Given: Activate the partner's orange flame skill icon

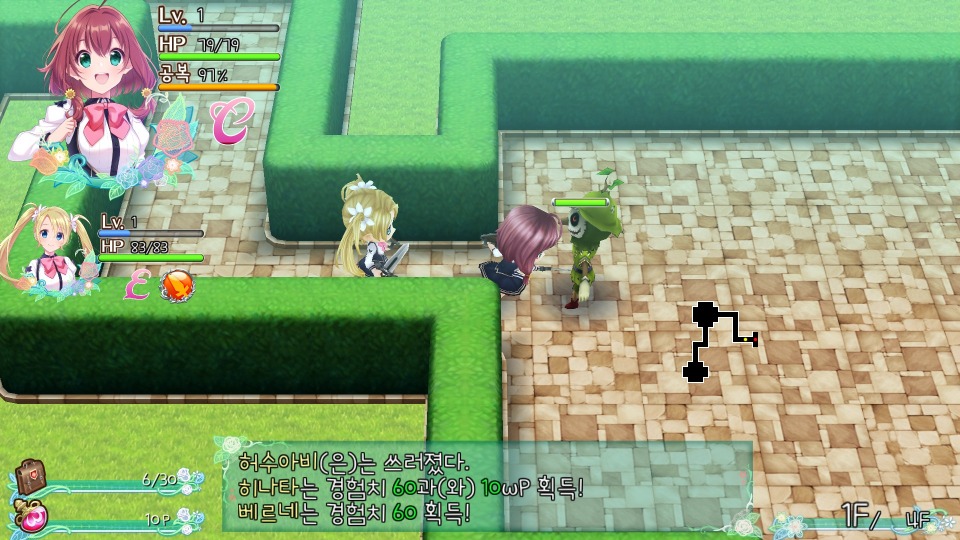Looking at the screenshot, I should tap(178, 287).
